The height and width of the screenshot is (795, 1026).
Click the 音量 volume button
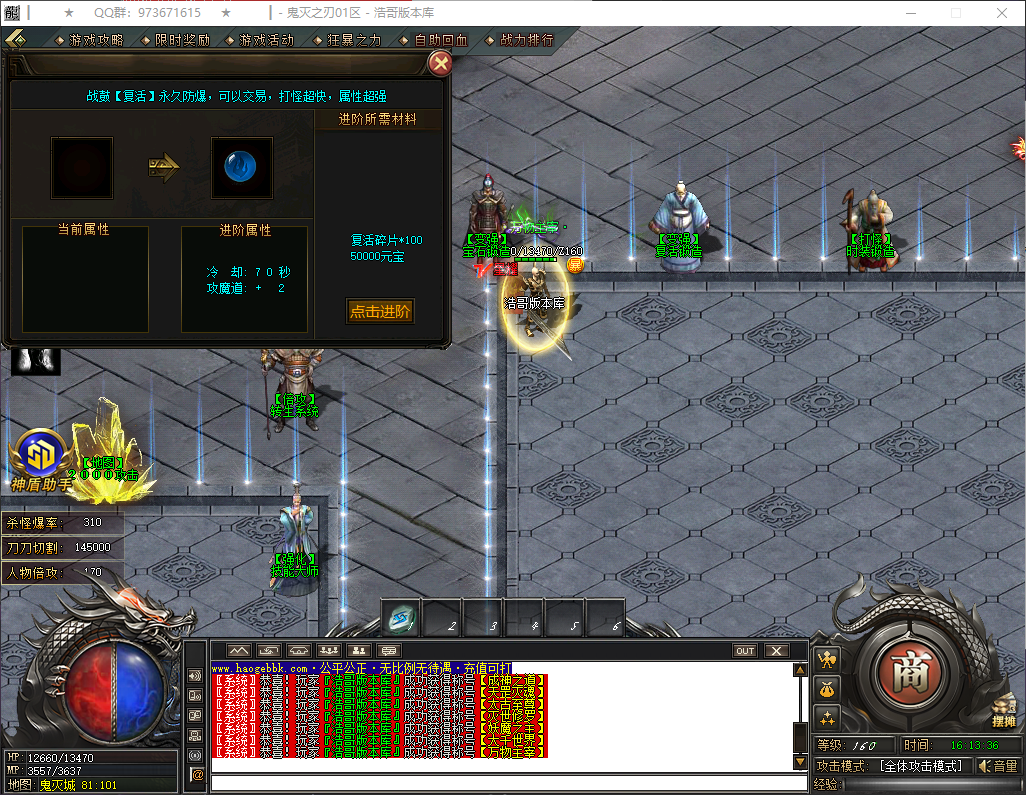[x=998, y=766]
